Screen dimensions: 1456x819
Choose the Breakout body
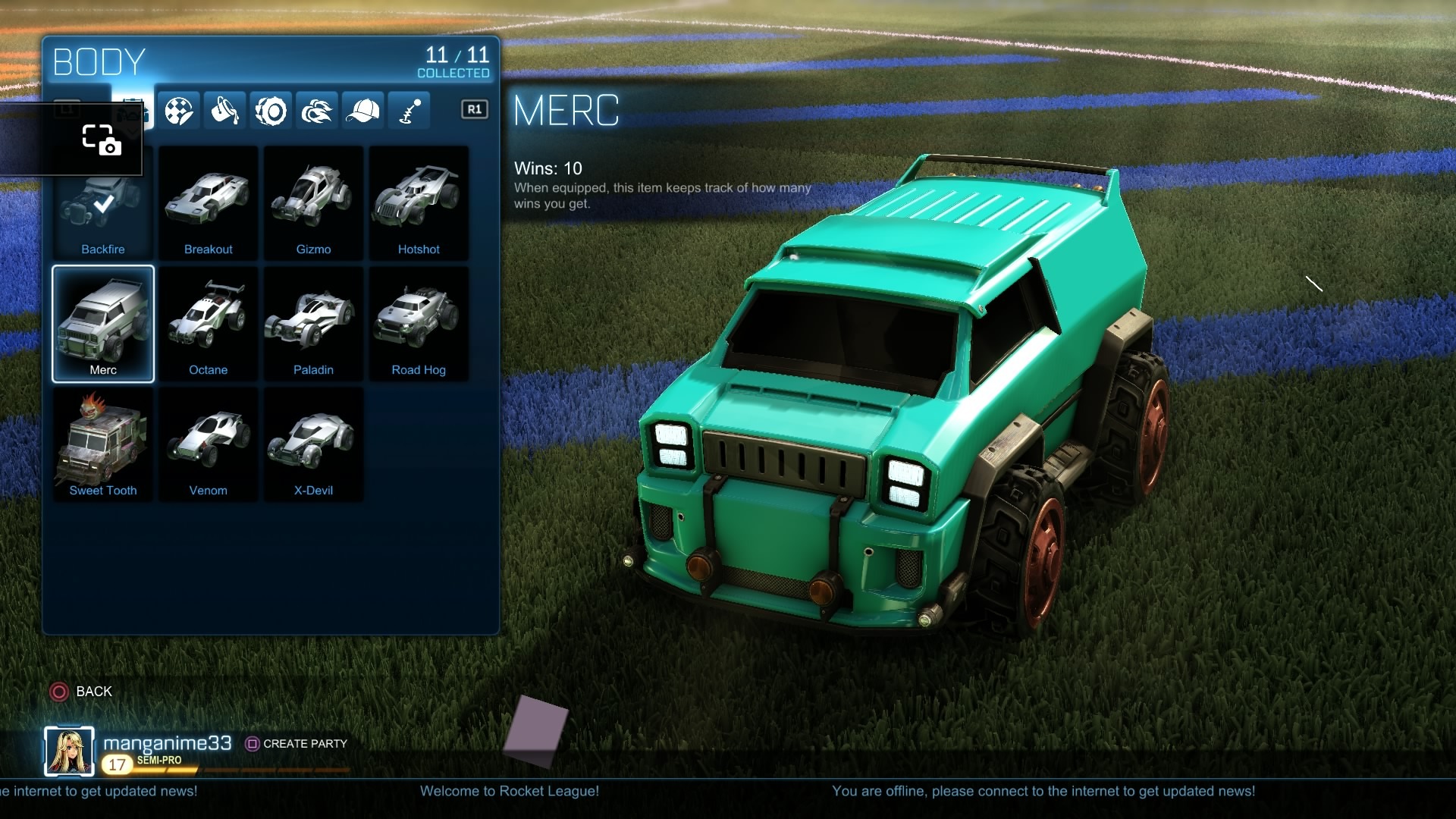[x=208, y=205]
